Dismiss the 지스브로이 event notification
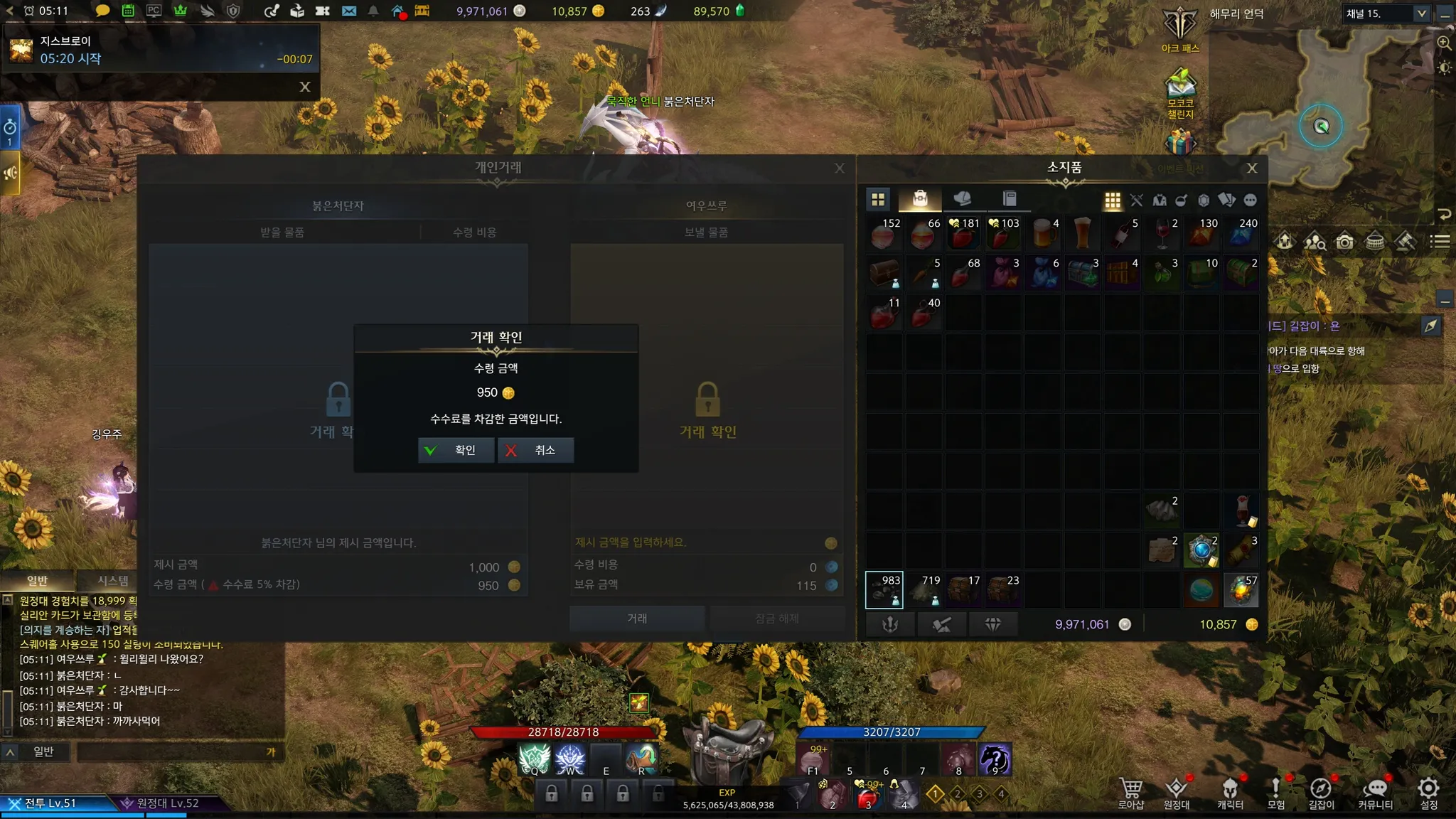1456x819 pixels. point(305,87)
